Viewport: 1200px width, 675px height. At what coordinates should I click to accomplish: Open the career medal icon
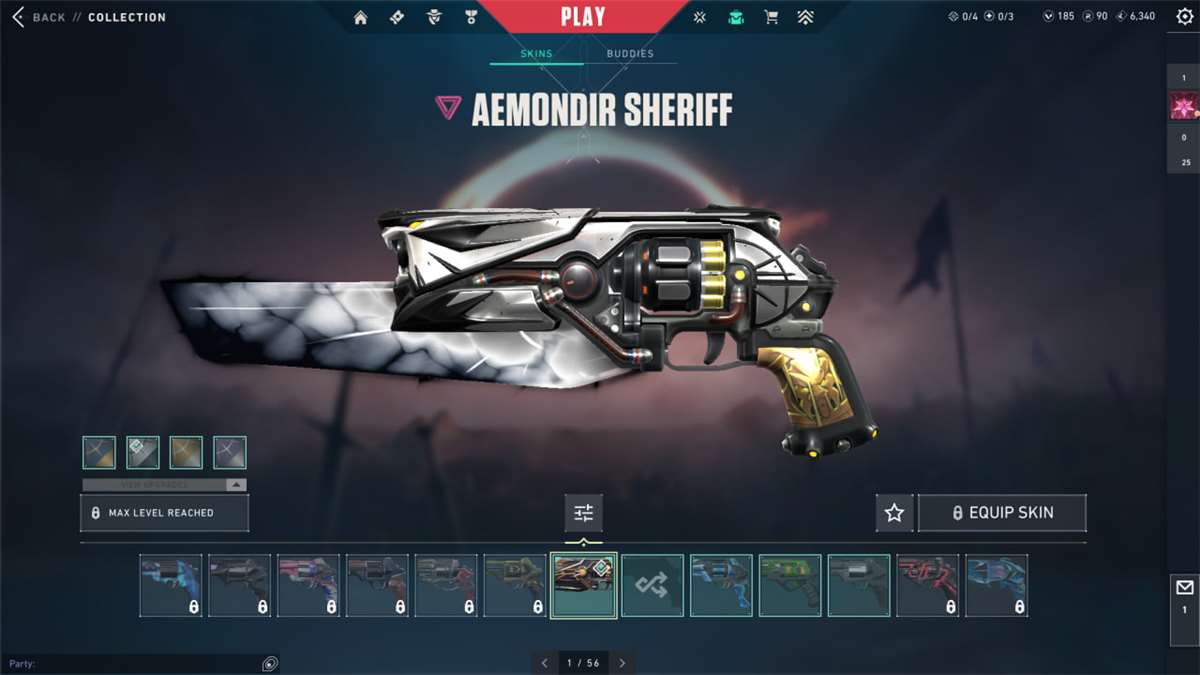[x=470, y=17]
